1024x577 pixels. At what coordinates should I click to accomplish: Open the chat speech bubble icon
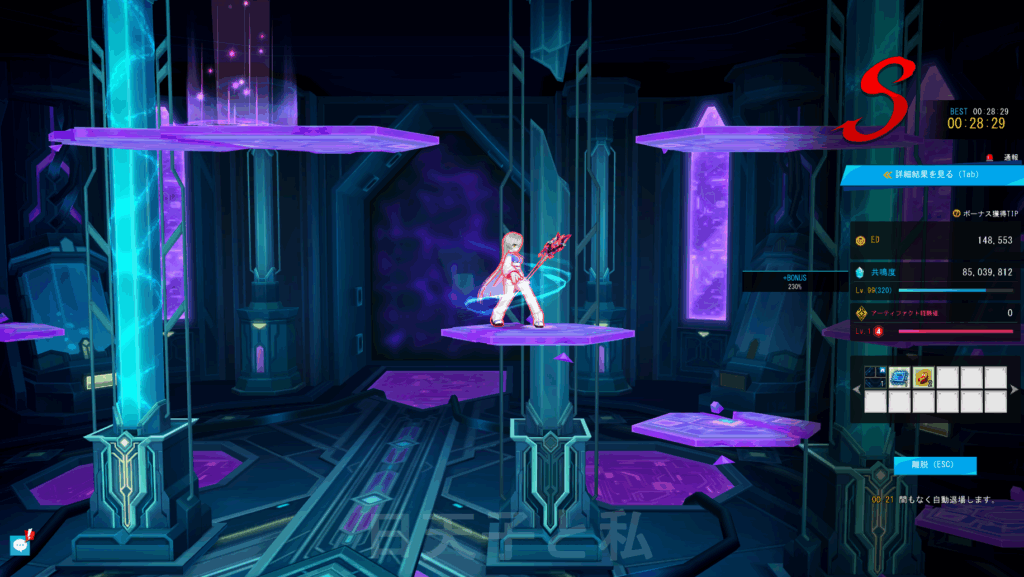click(19, 544)
